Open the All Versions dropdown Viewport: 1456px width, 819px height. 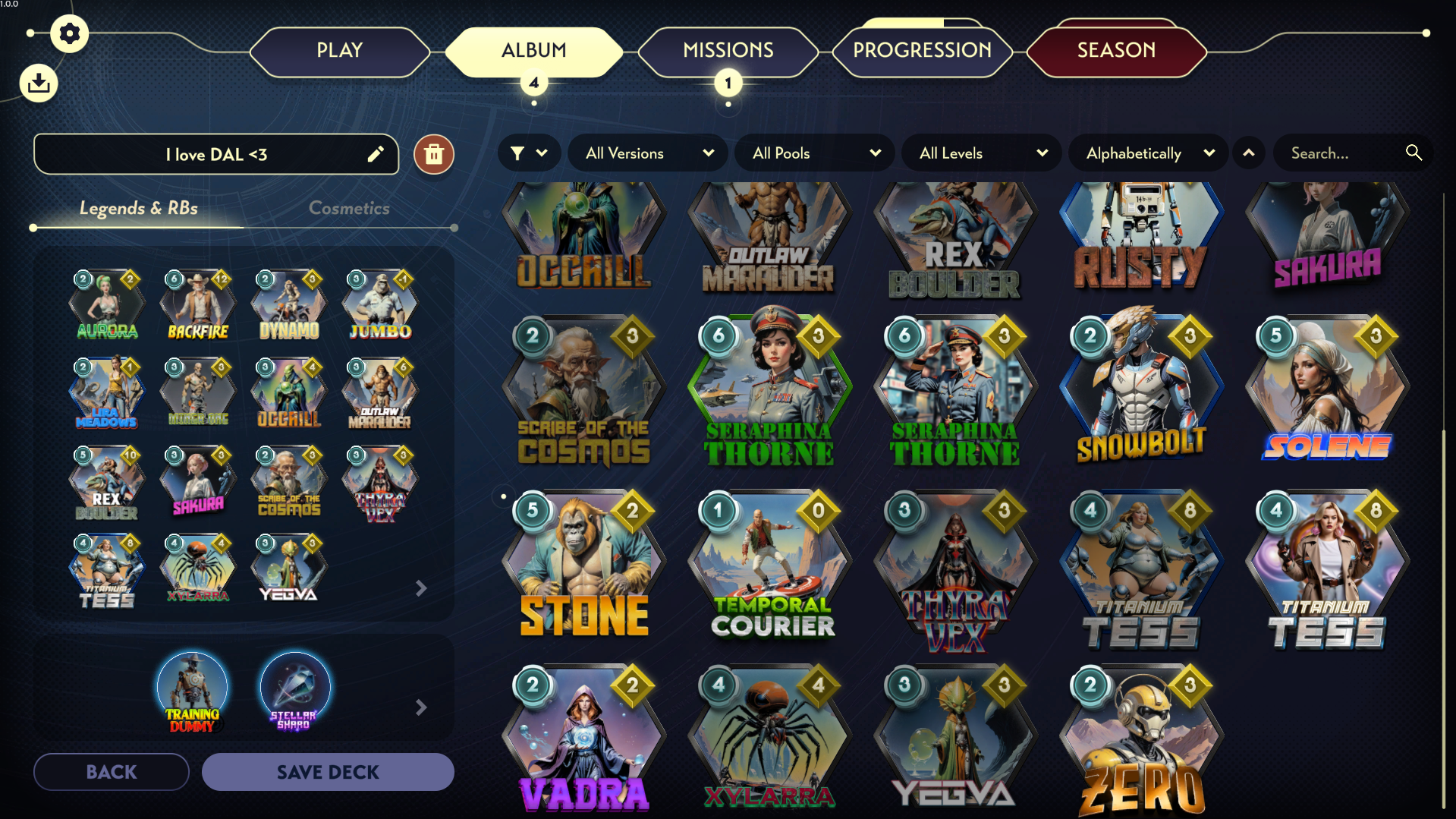[x=649, y=153]
